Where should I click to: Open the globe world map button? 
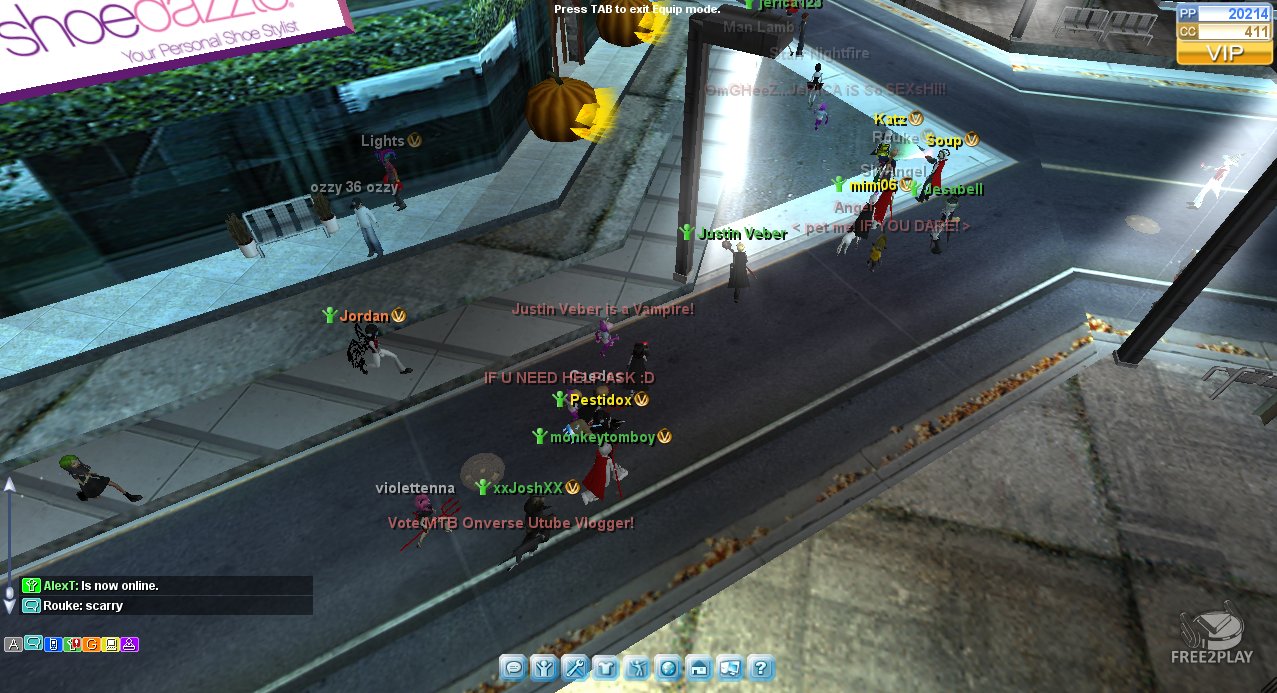(x=668, y=668)
